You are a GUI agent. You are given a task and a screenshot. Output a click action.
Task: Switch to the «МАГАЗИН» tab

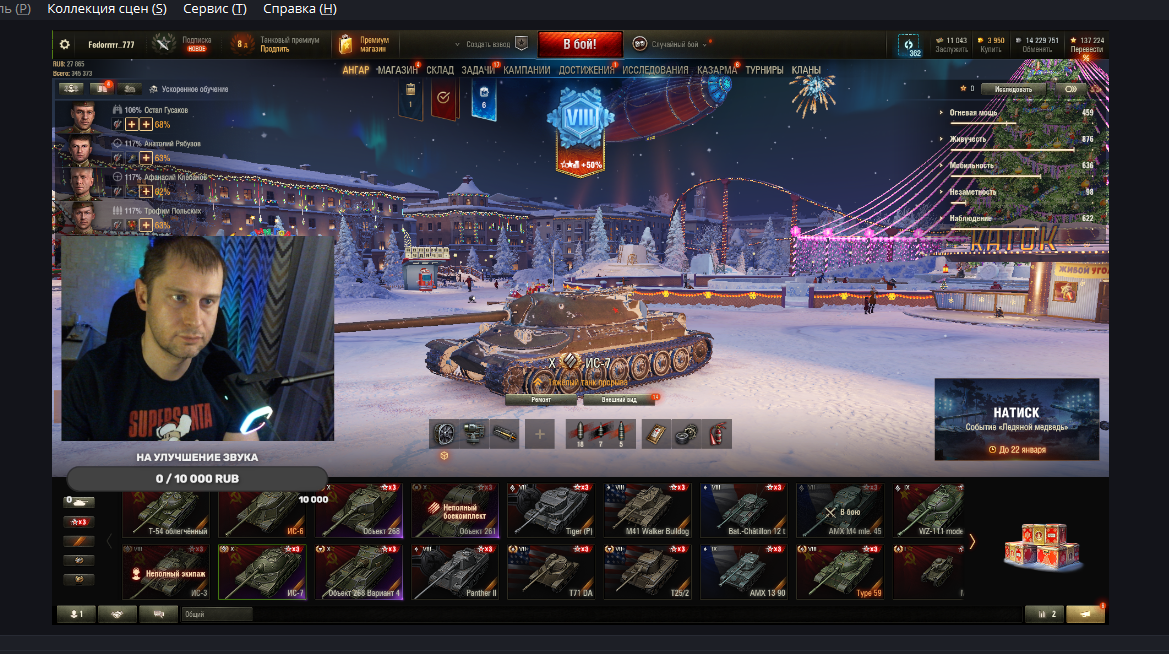(x=397, y=70)
